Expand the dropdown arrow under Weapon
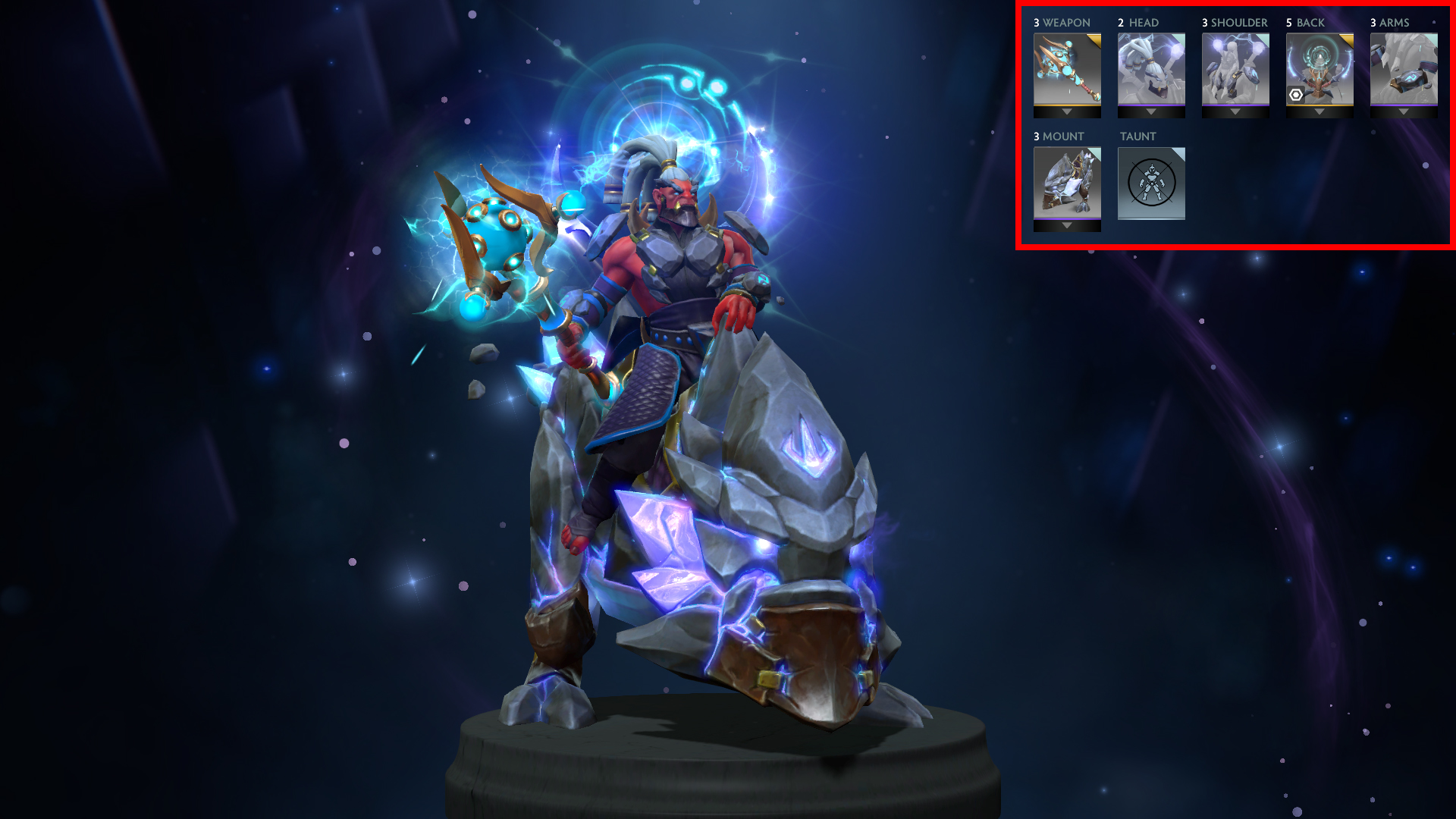 1066,112
